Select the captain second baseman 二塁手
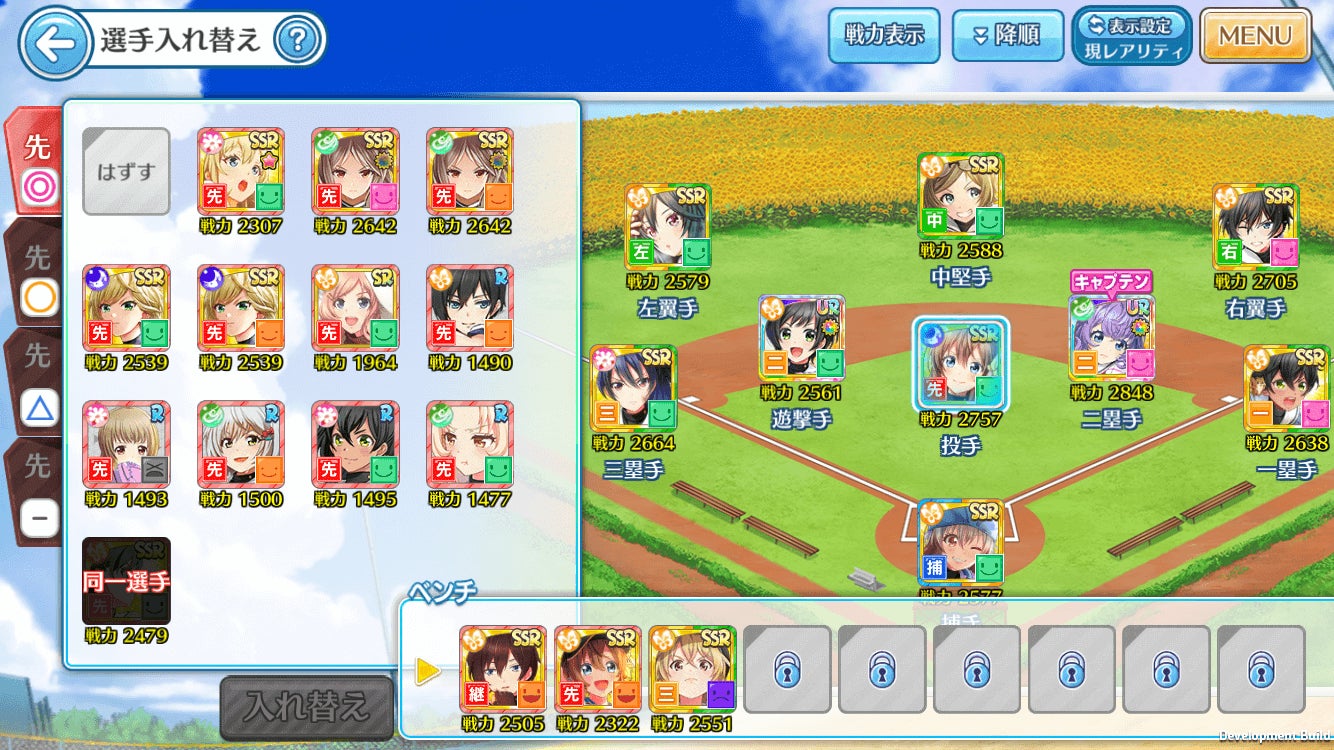Viewport: 1334px width, 750px height. click(1111, 338)
